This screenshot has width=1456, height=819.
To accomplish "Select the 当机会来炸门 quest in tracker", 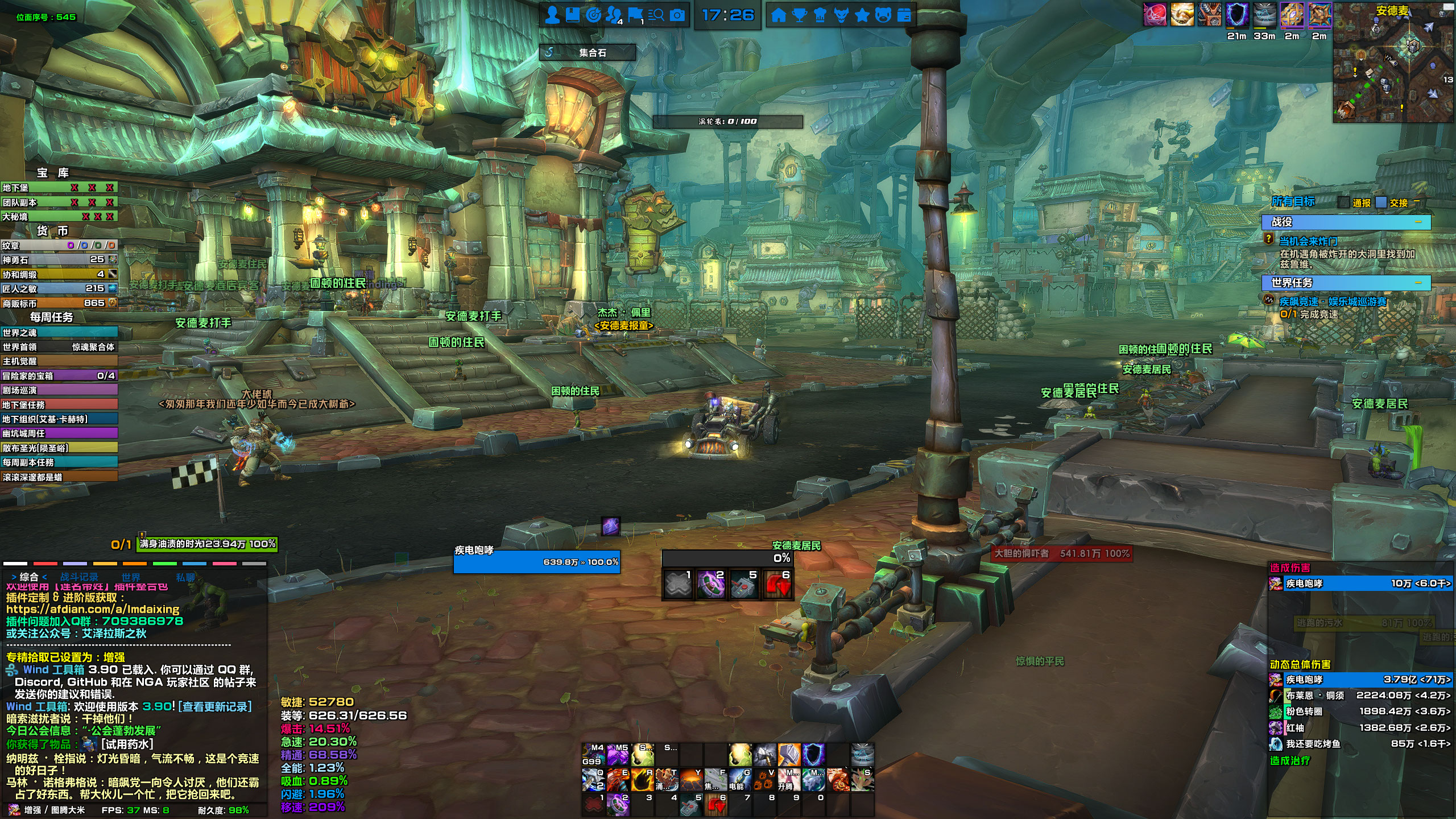I will click(1308, 241).
